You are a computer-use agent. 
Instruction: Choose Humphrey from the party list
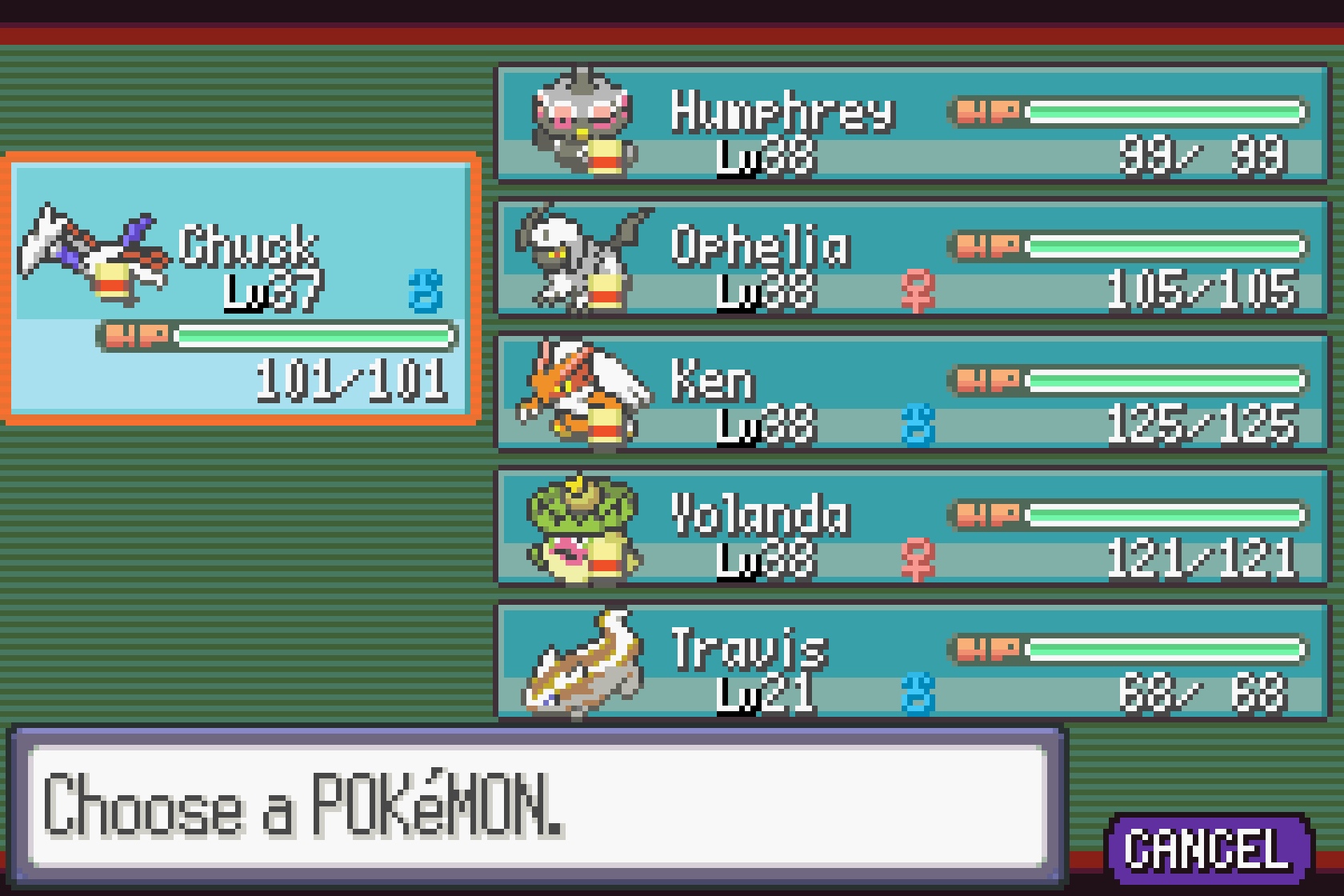(912, 124)
